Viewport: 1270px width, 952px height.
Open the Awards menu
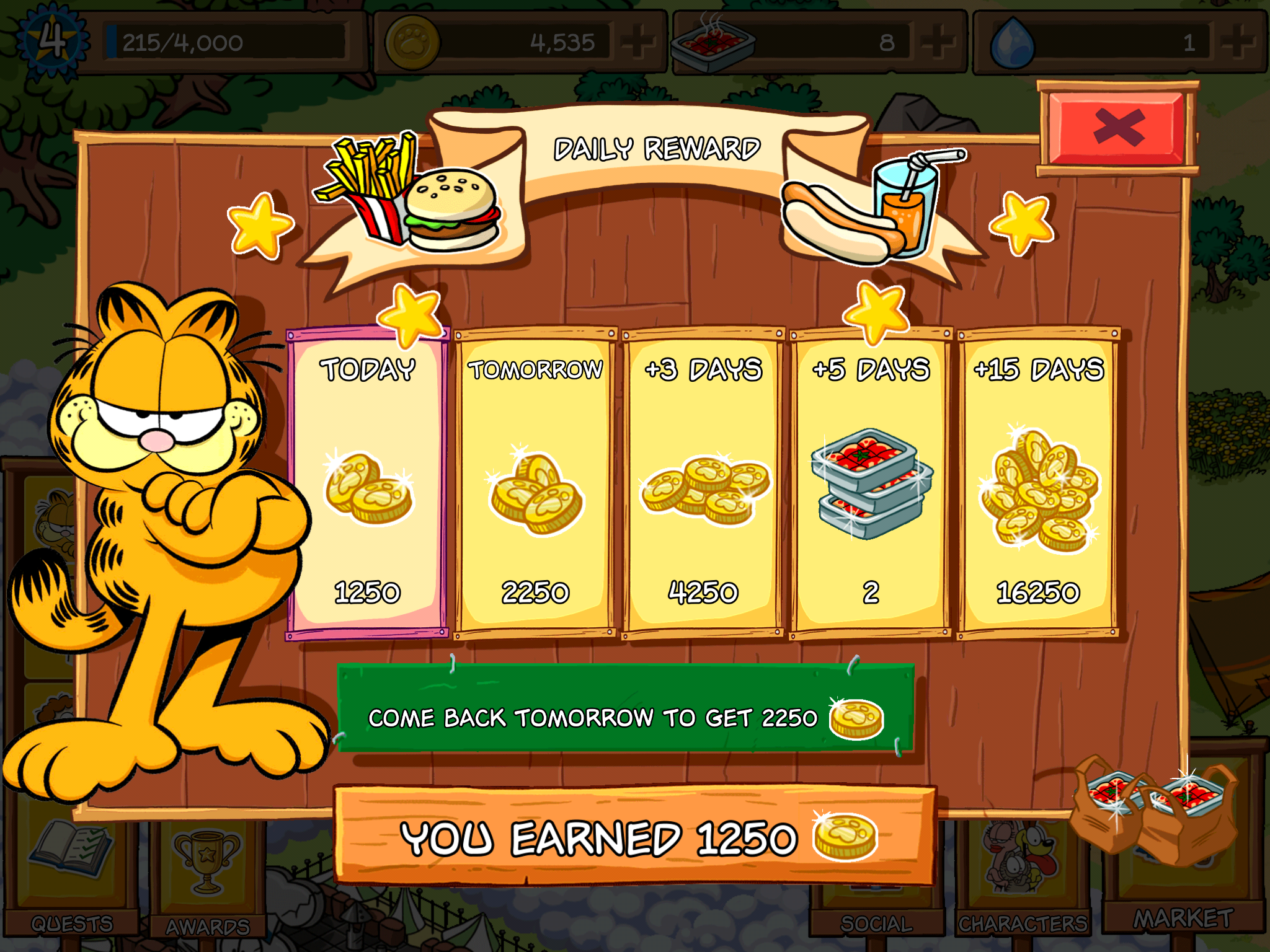tap(208, 880)
